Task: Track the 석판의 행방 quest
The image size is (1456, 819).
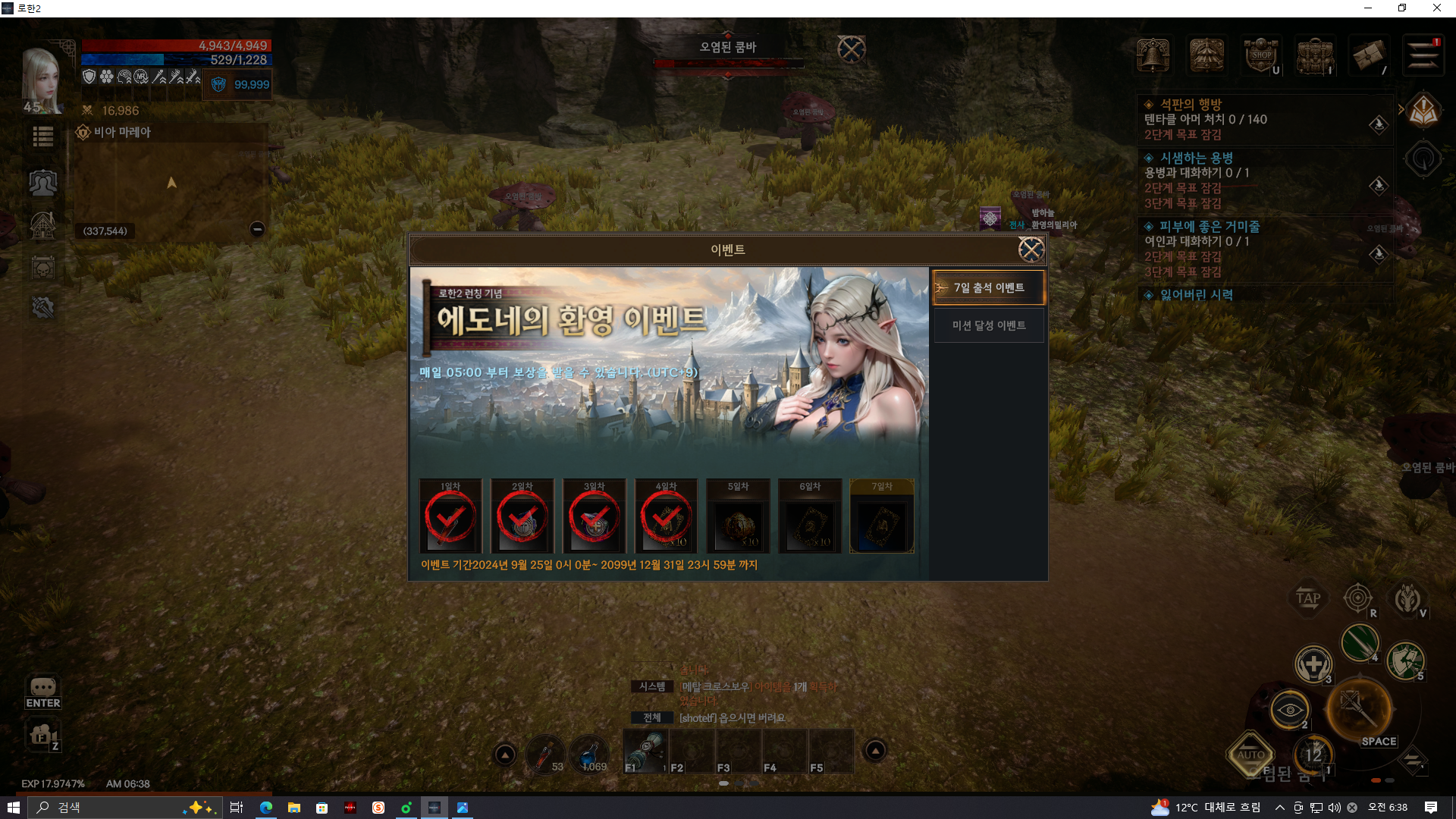Action: tap(1378, 124)
